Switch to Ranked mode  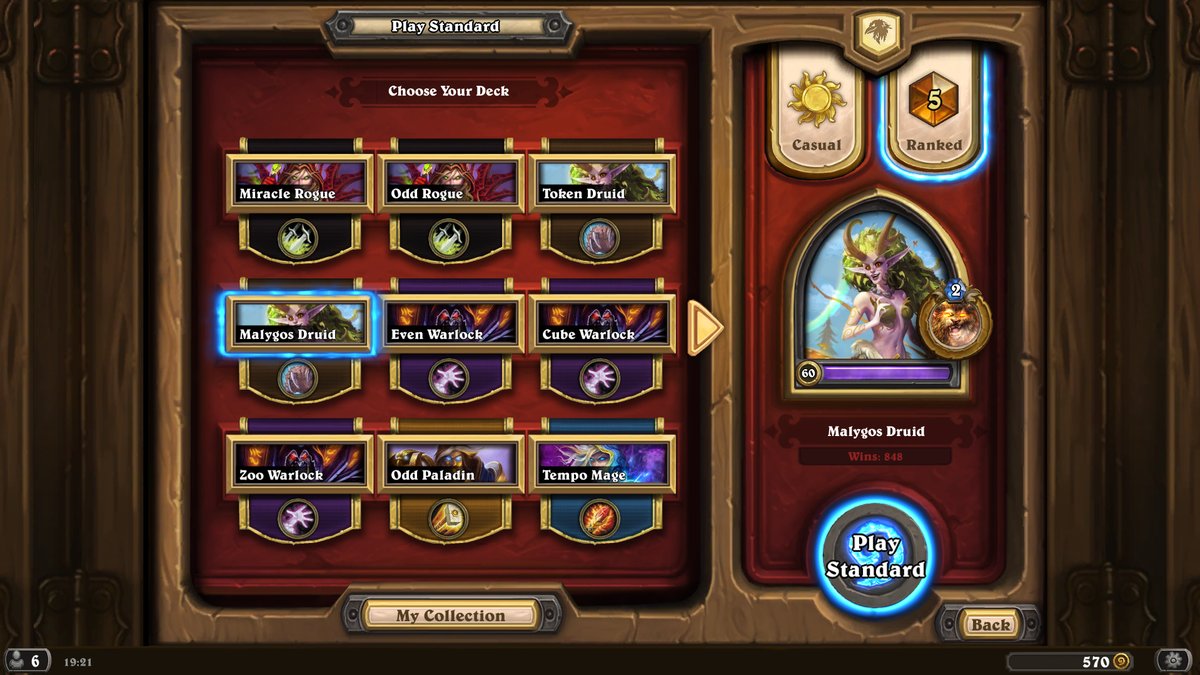pyautogui.click(x=933, y=112)
